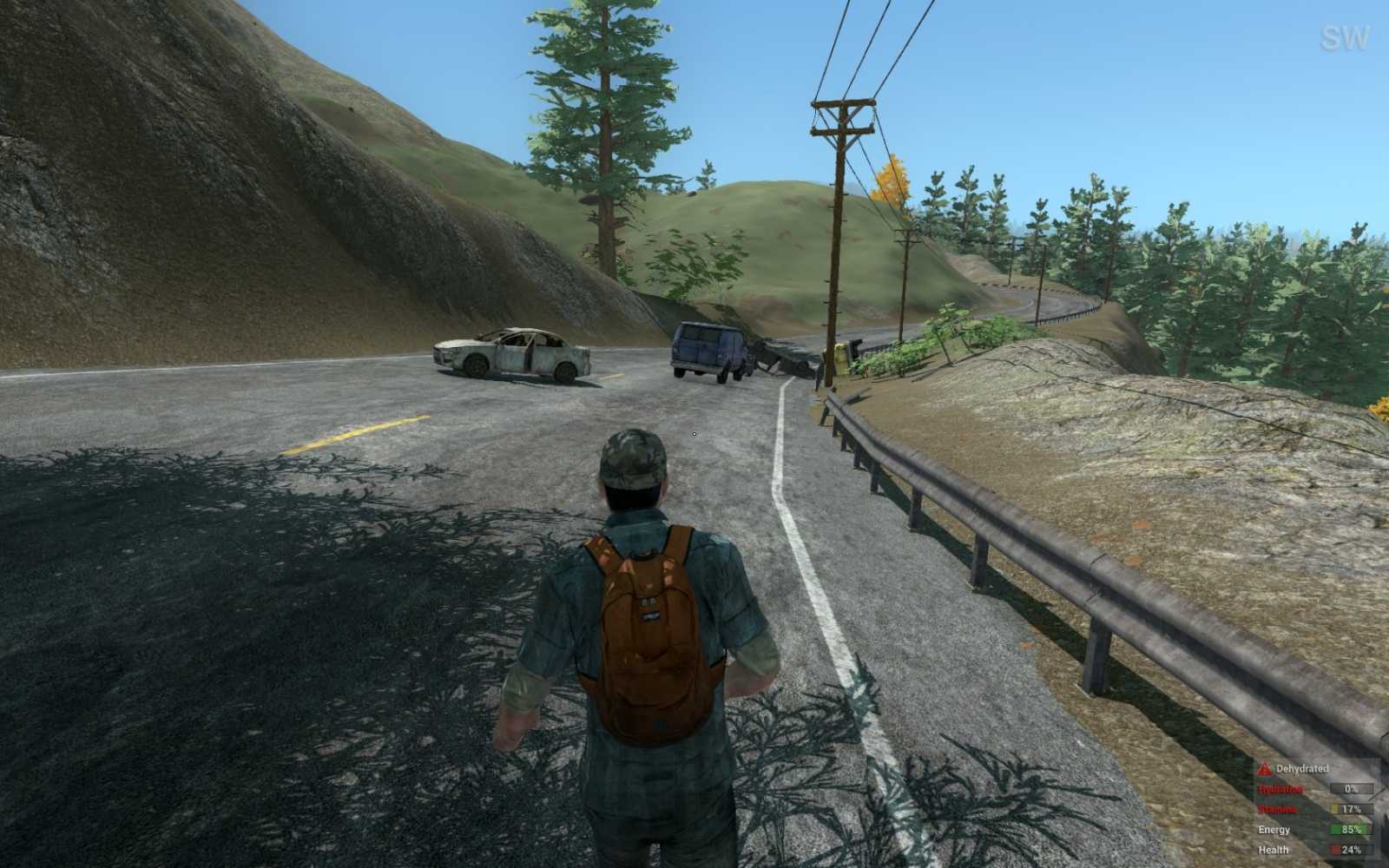Click the red Dehydrated warning triangle icon
The height and width of the screenshot is (868, 1389).
1264,769
